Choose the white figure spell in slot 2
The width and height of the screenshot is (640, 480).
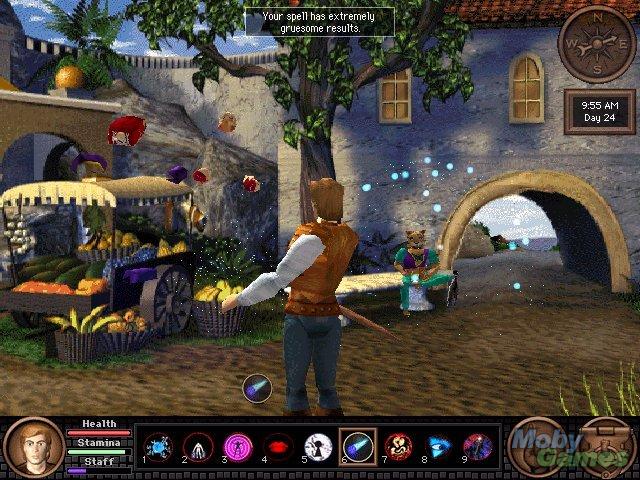point(199,446)
